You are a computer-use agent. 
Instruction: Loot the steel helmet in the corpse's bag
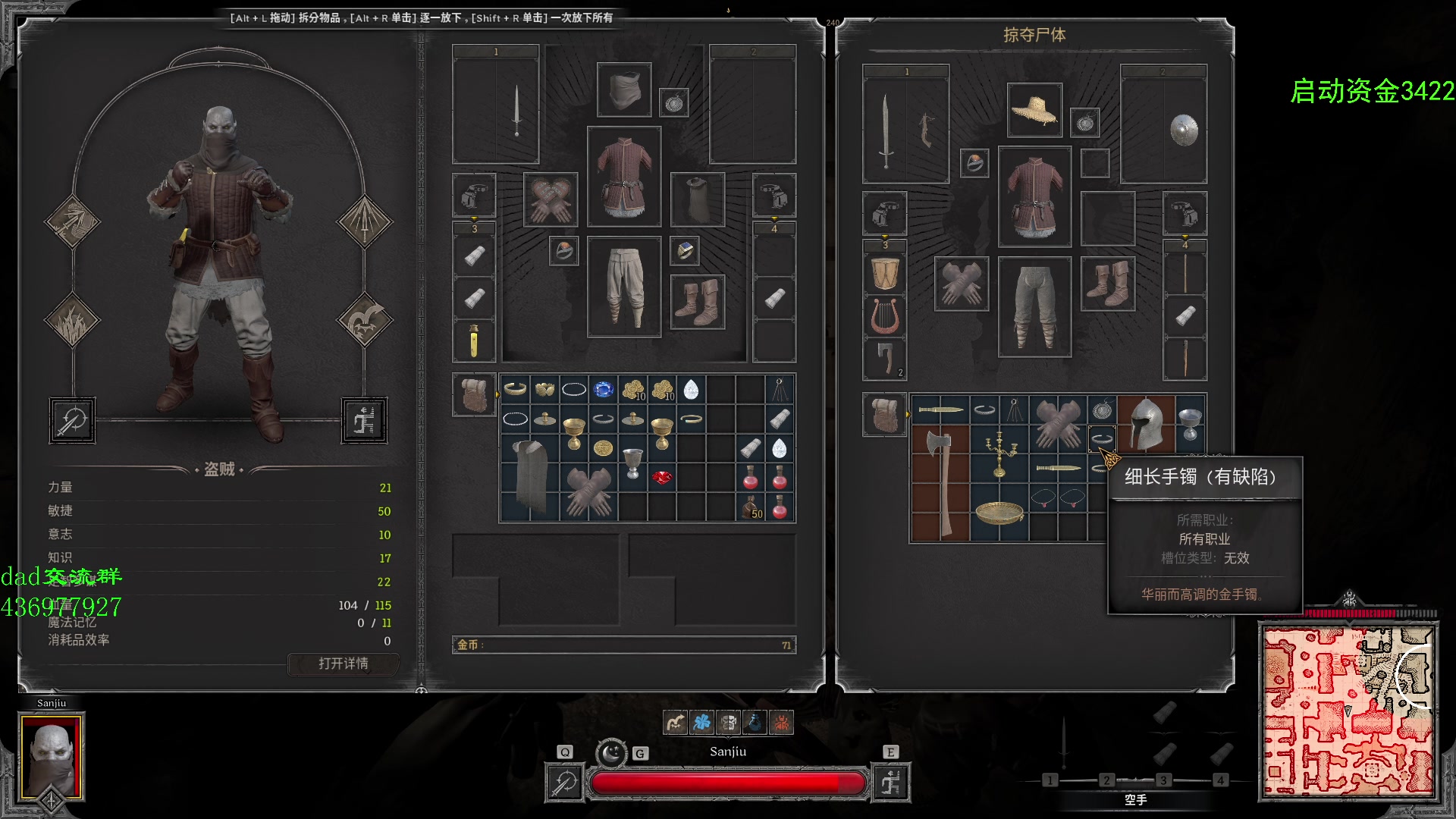pos(1146,424)
